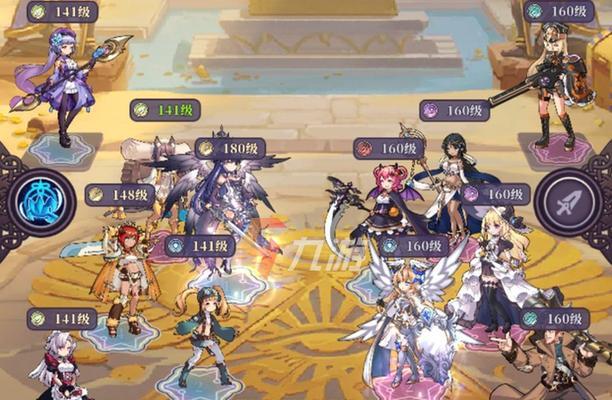Viewport: 612px width, 400px height.
Task: Activate the grey rocket circular button
Action: [x=567, y=202]
